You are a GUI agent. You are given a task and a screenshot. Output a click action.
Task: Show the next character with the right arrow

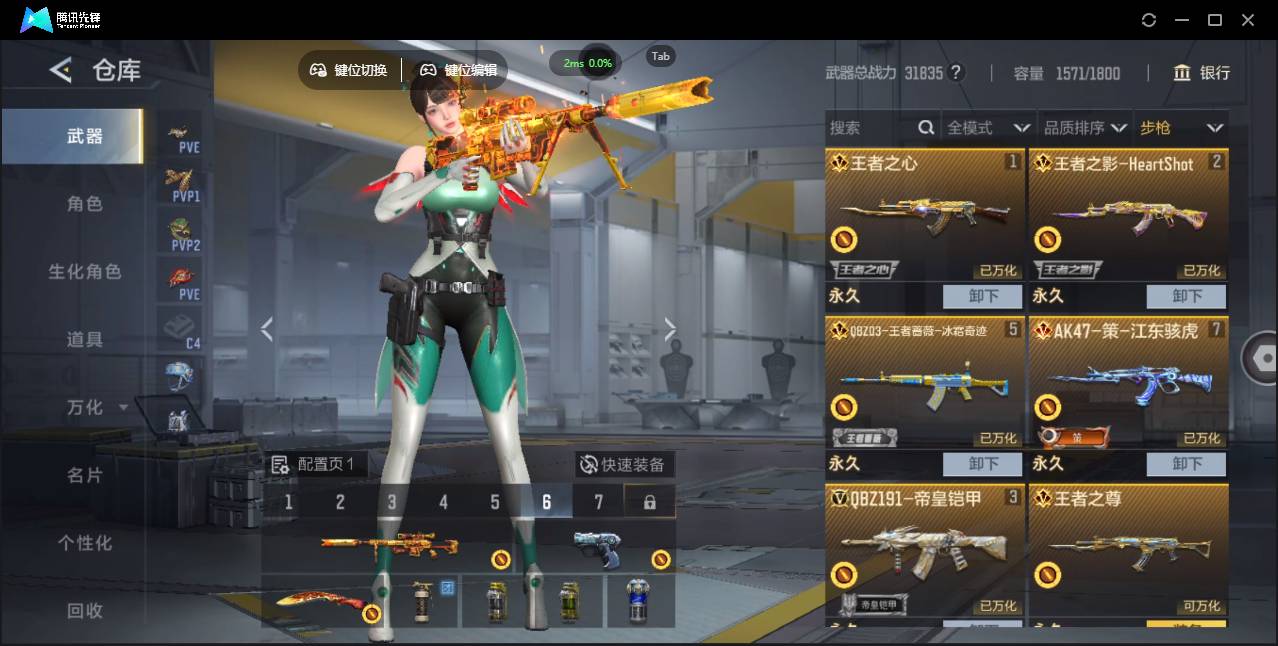click(x=670, y=329)
